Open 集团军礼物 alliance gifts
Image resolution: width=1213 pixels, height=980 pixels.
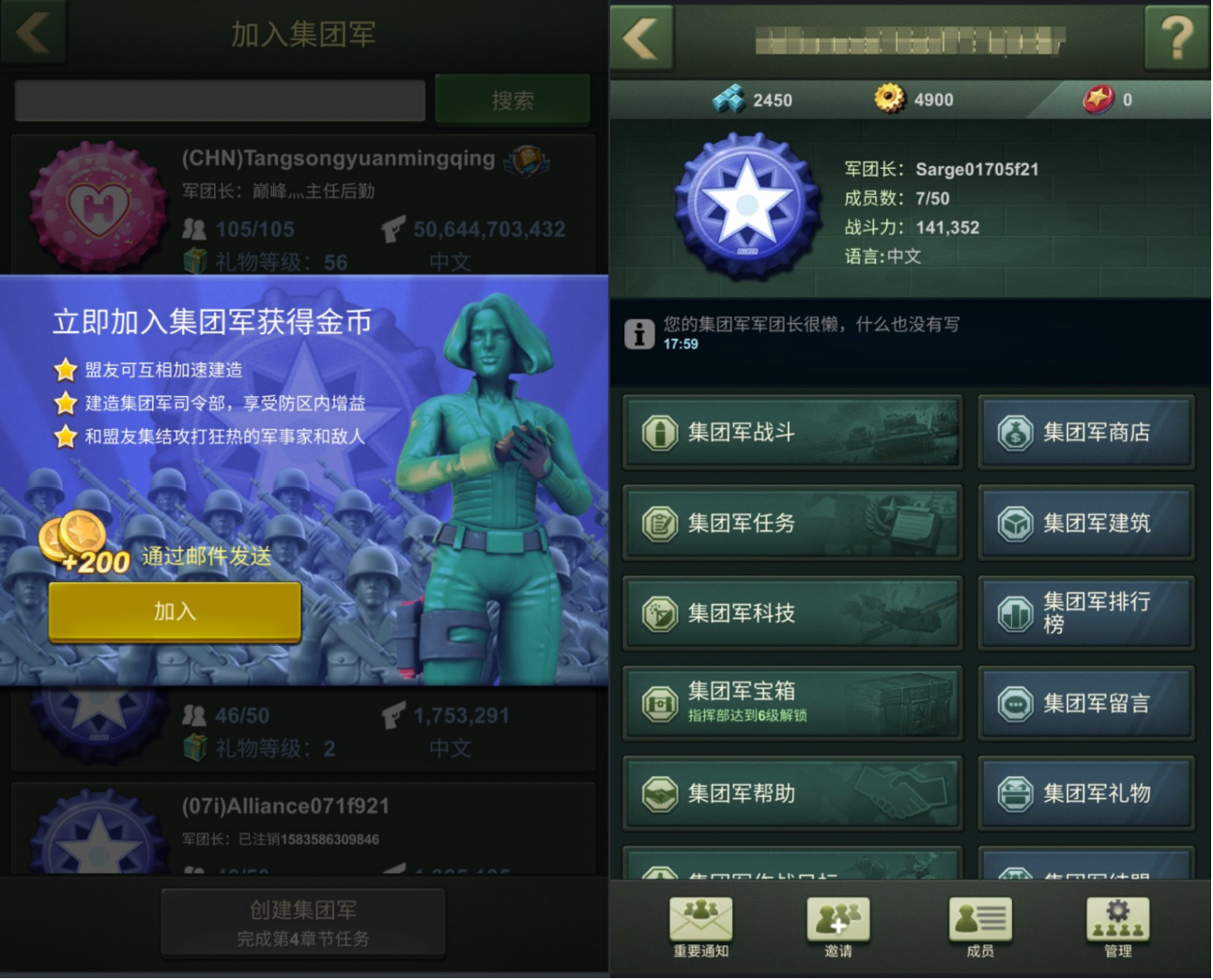click(1086, 794)
